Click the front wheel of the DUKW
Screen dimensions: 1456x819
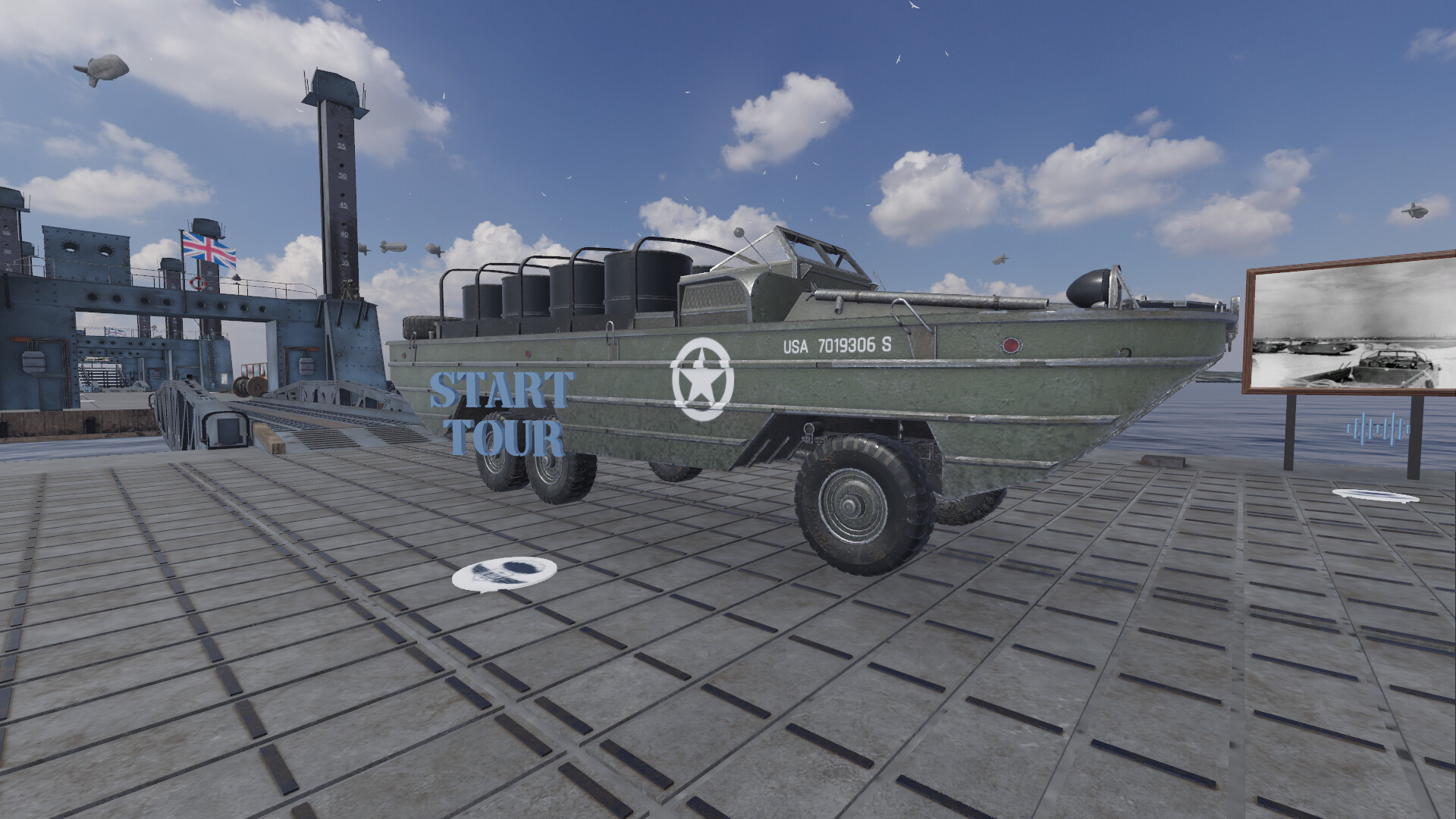pyautogui.click(x=857, y=500)
